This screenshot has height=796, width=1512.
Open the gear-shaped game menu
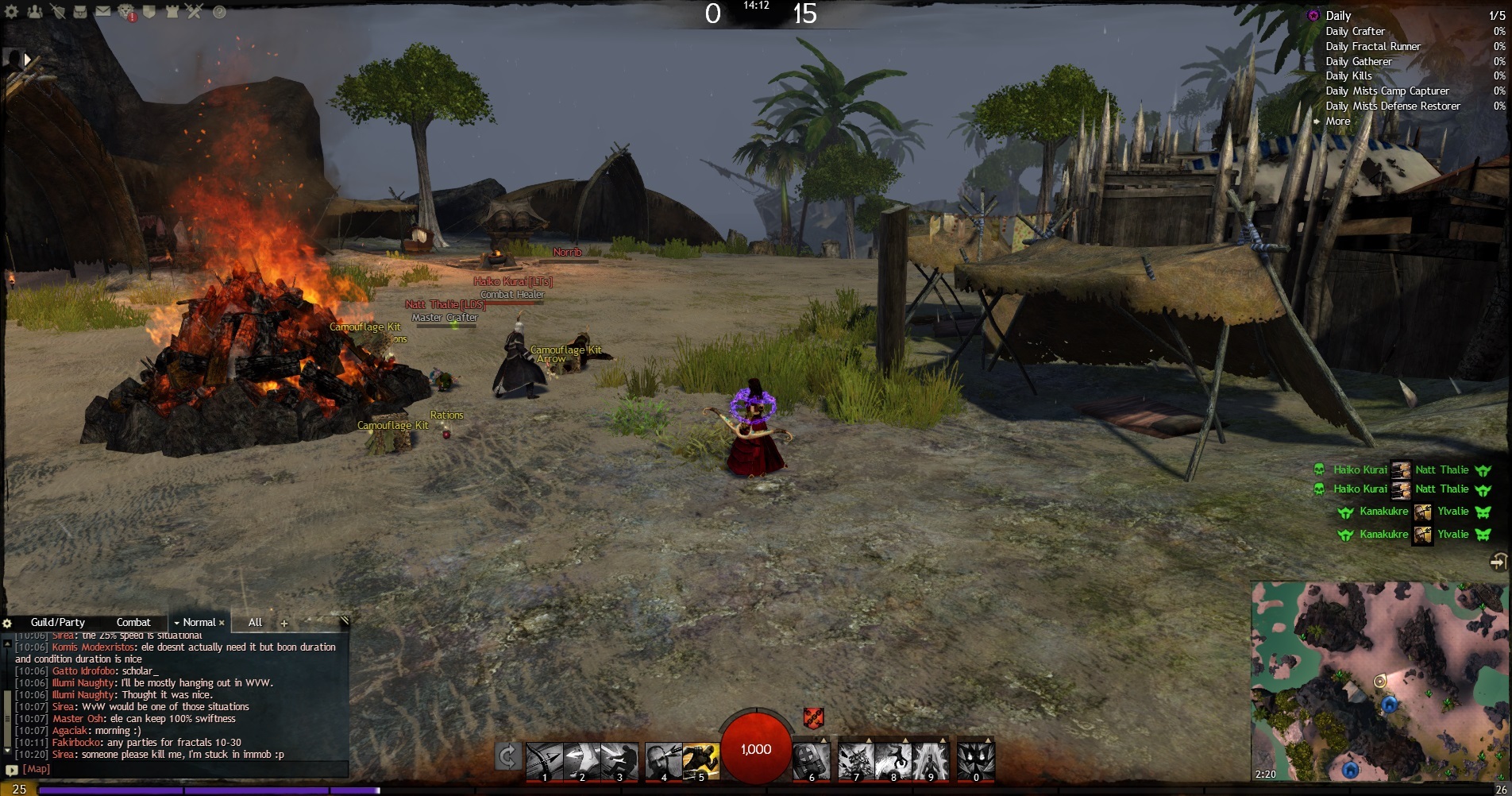pyautogui.click(x=12, y=12)
